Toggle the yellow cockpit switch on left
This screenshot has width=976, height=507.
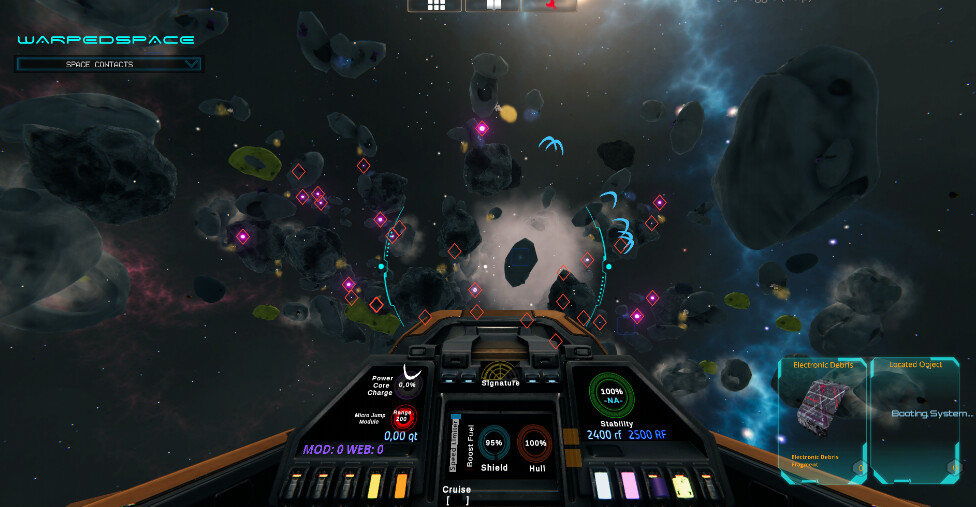pos(374,484)
